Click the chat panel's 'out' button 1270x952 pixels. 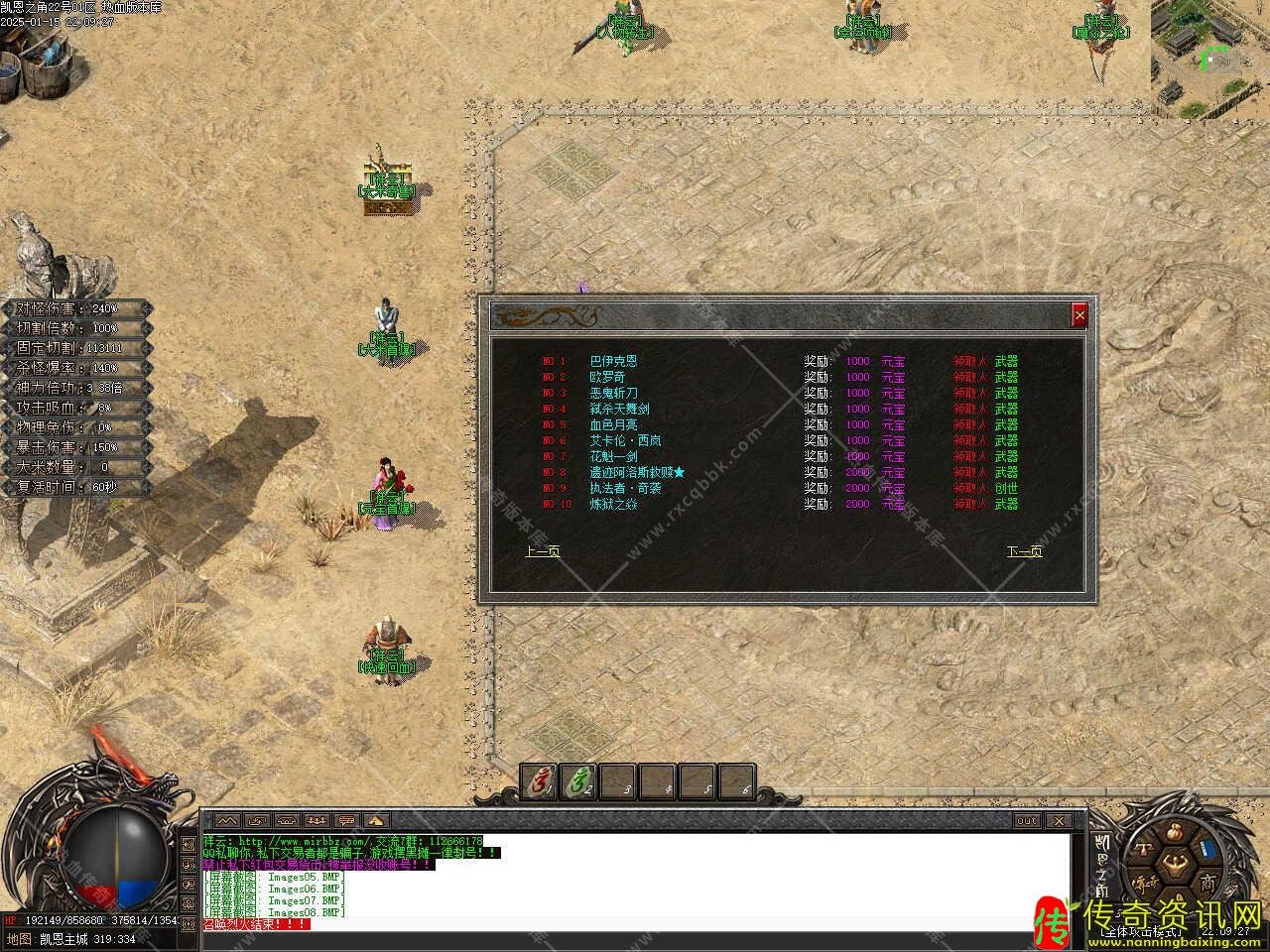coord(1027,821)
